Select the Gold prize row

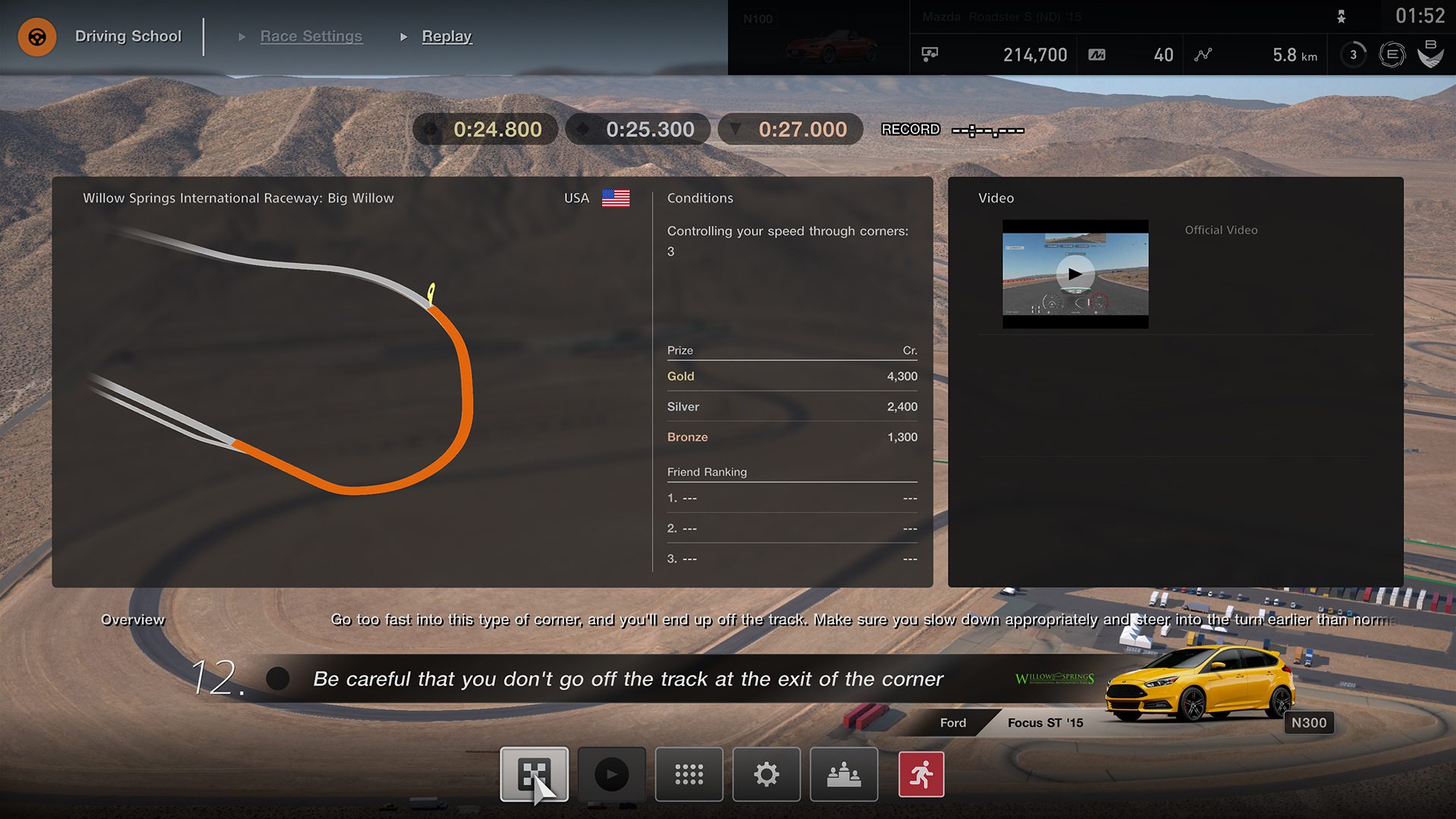pos(791,376)
